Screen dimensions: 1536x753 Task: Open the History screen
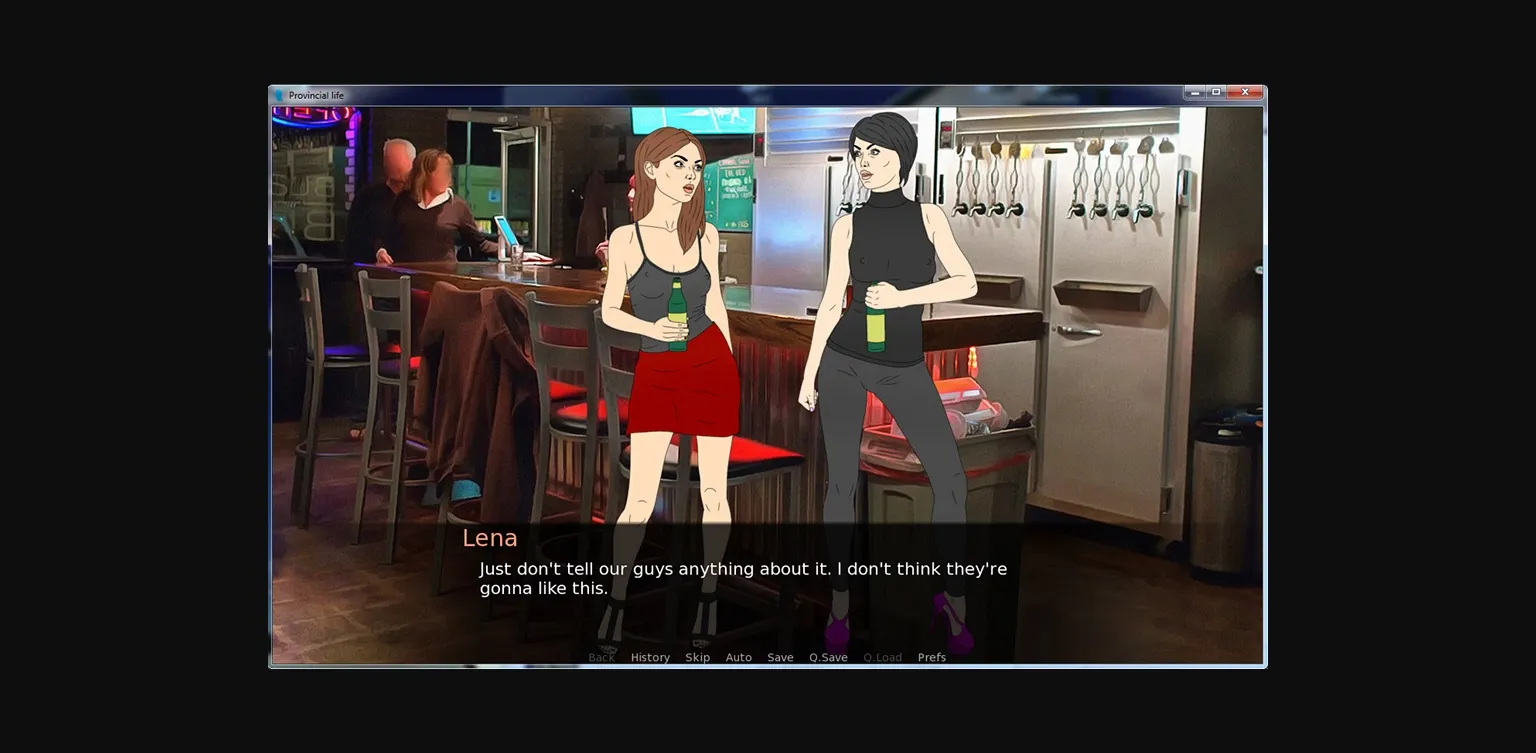coord(650,657)
